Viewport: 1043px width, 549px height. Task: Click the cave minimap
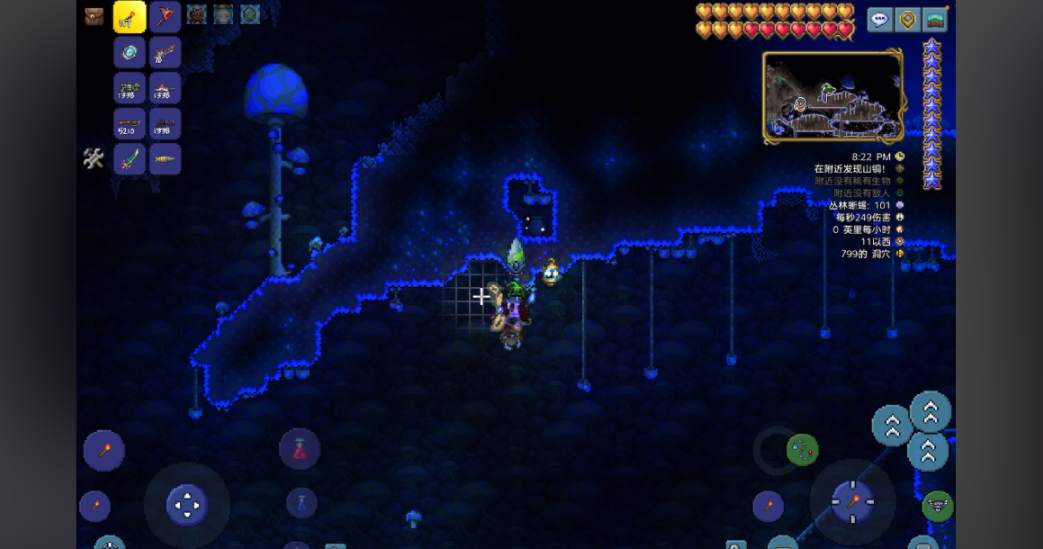[832, 96]
